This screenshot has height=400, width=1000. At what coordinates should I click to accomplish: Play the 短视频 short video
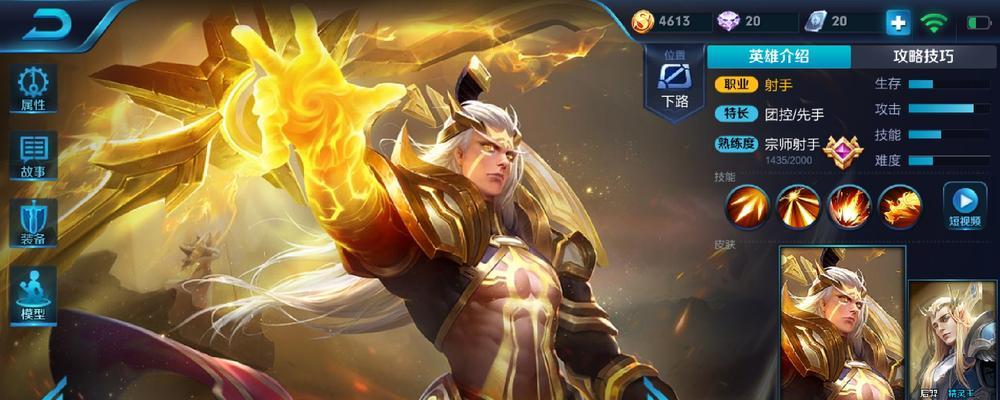[x=965, y=205]
